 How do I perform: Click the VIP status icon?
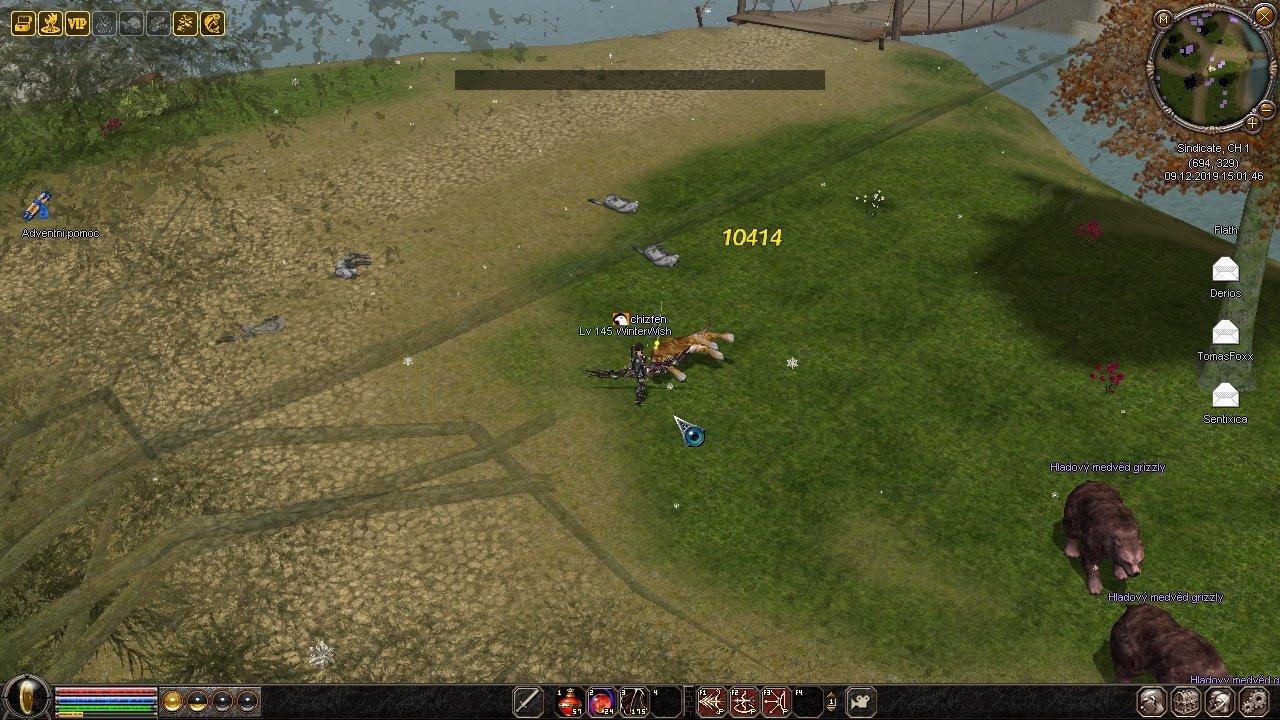pos(77,23)
